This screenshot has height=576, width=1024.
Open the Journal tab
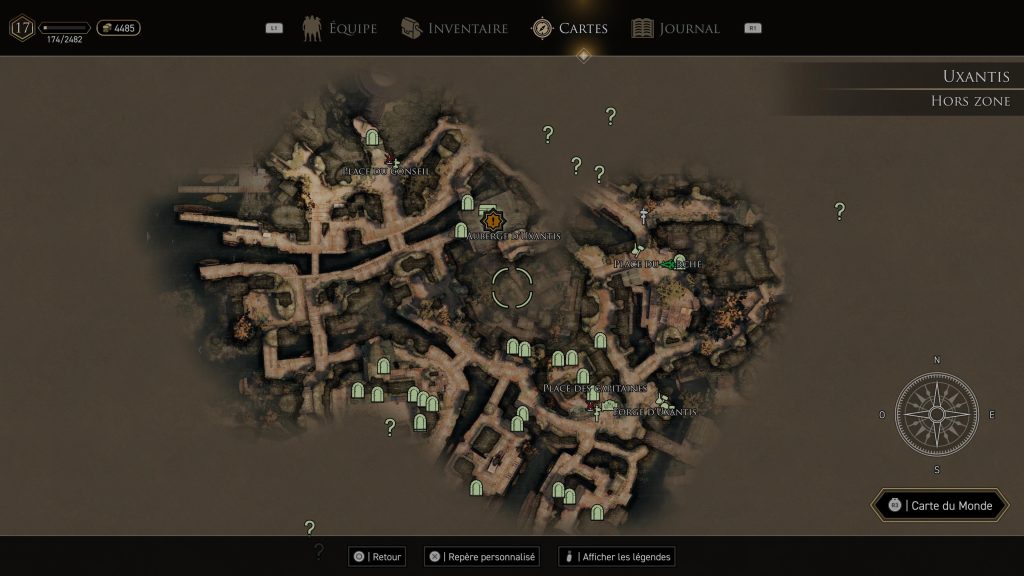[676, 28]
